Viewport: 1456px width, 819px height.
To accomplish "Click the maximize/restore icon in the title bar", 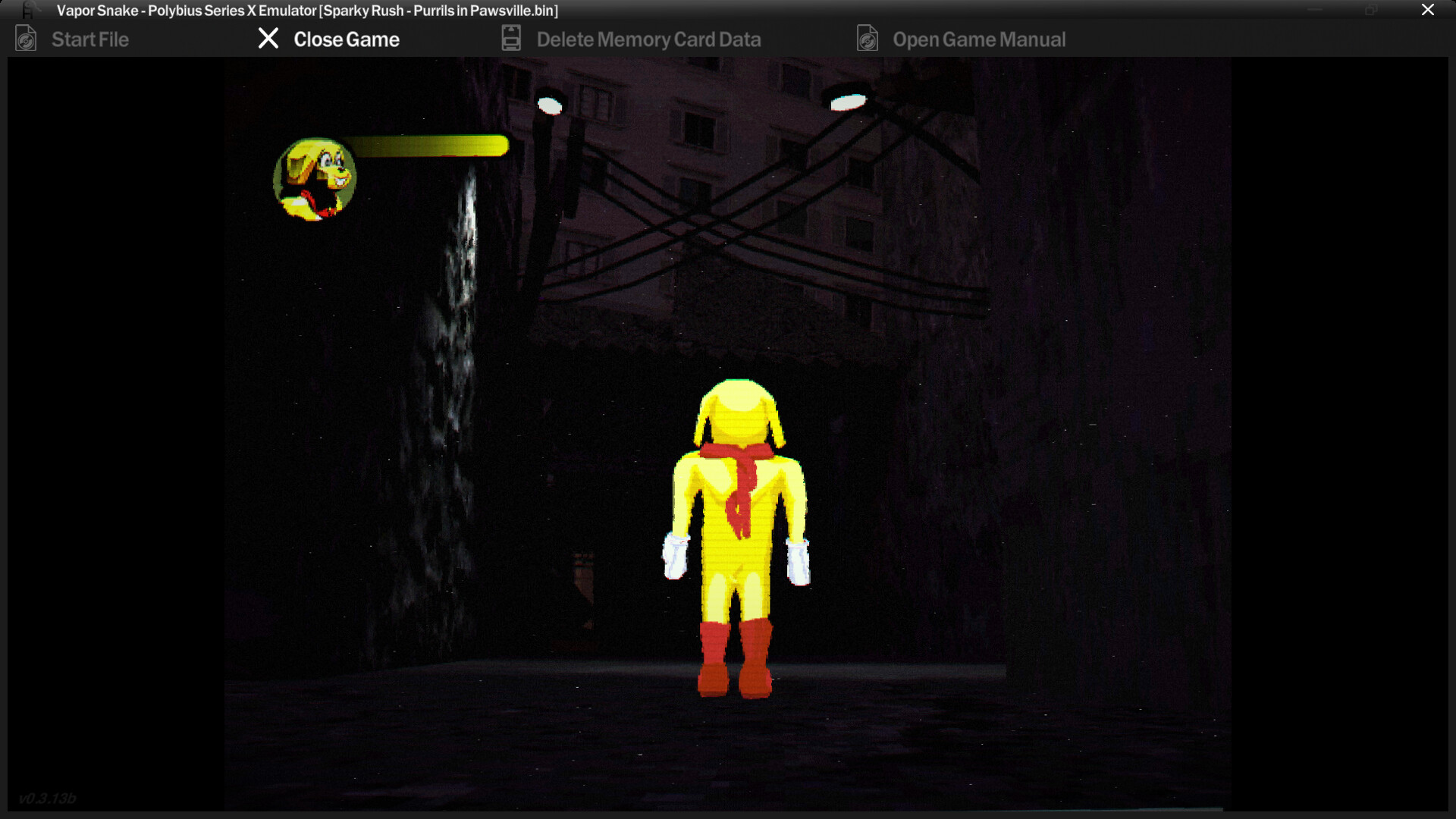I will (x=1370, y=11).
